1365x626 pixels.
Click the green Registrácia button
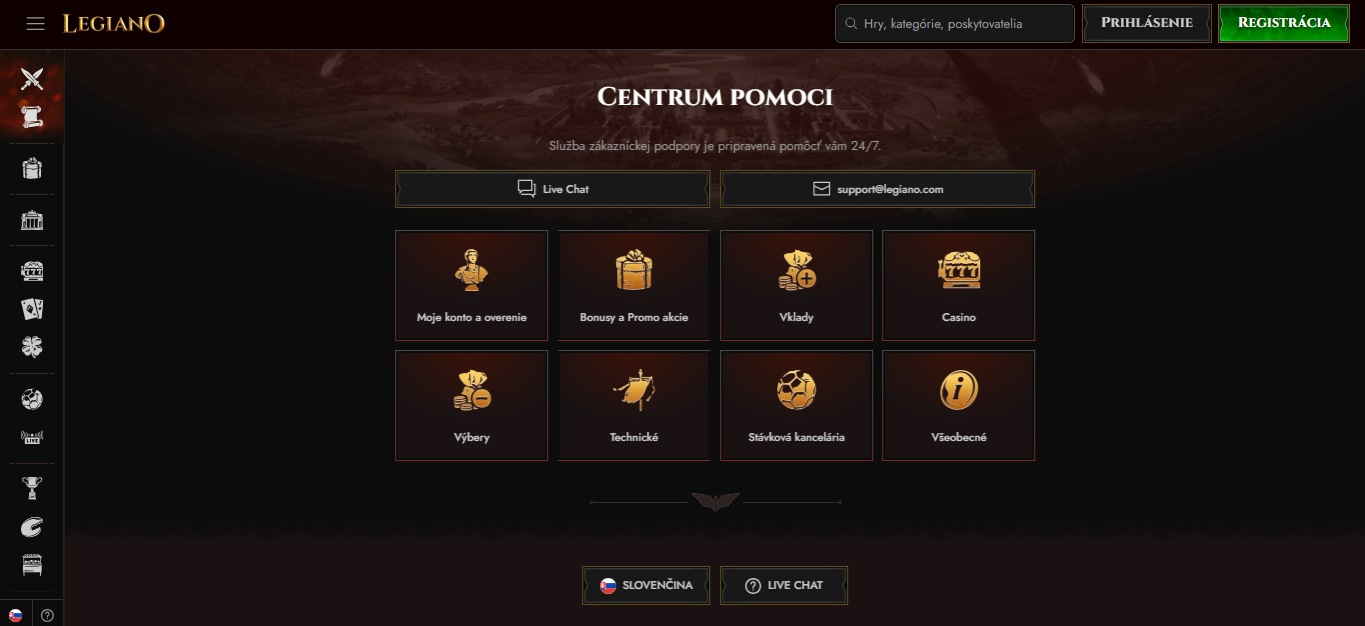1283,23
